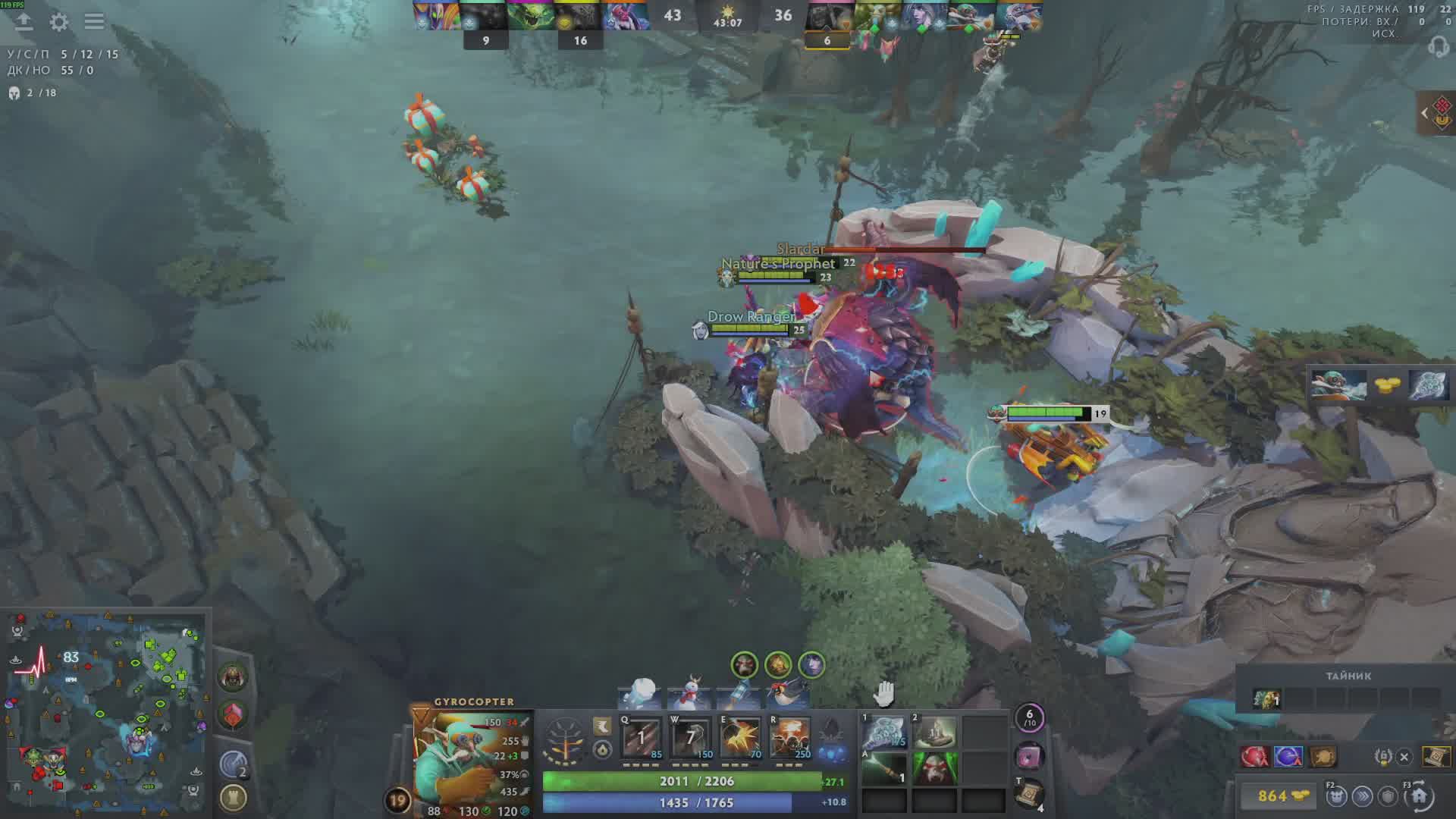1456x819 pixels.
Task: Use the Town Portal Scroll slot
Action: pos(1029,794)
